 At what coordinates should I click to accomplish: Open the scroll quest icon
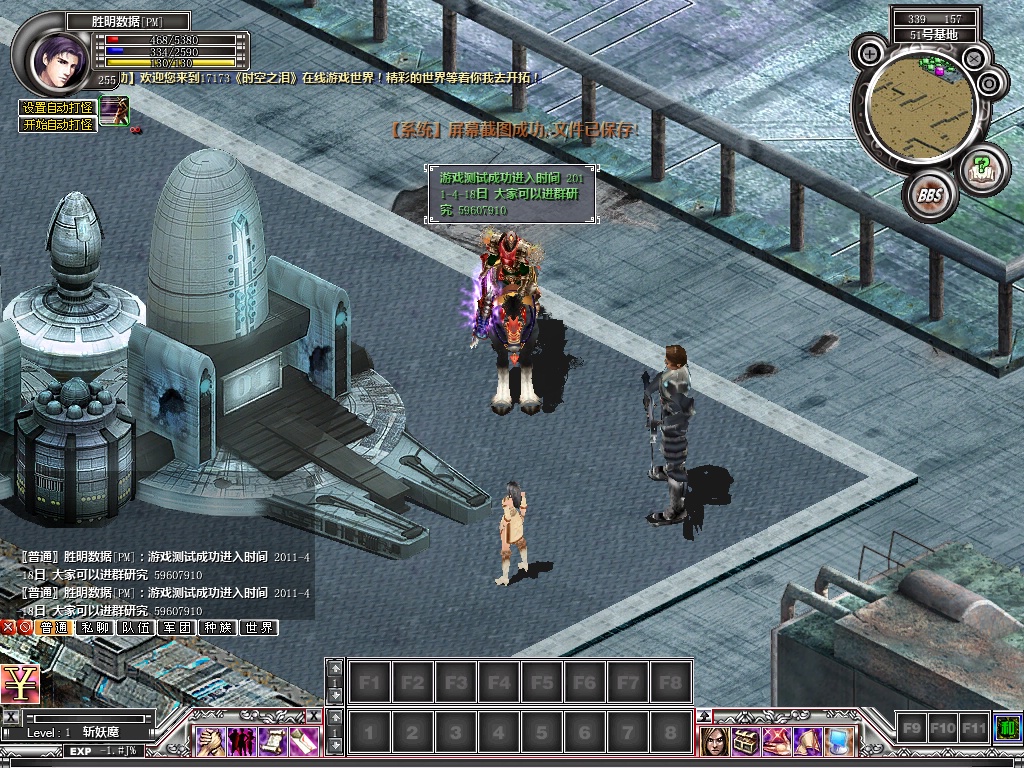pos(273,741)
